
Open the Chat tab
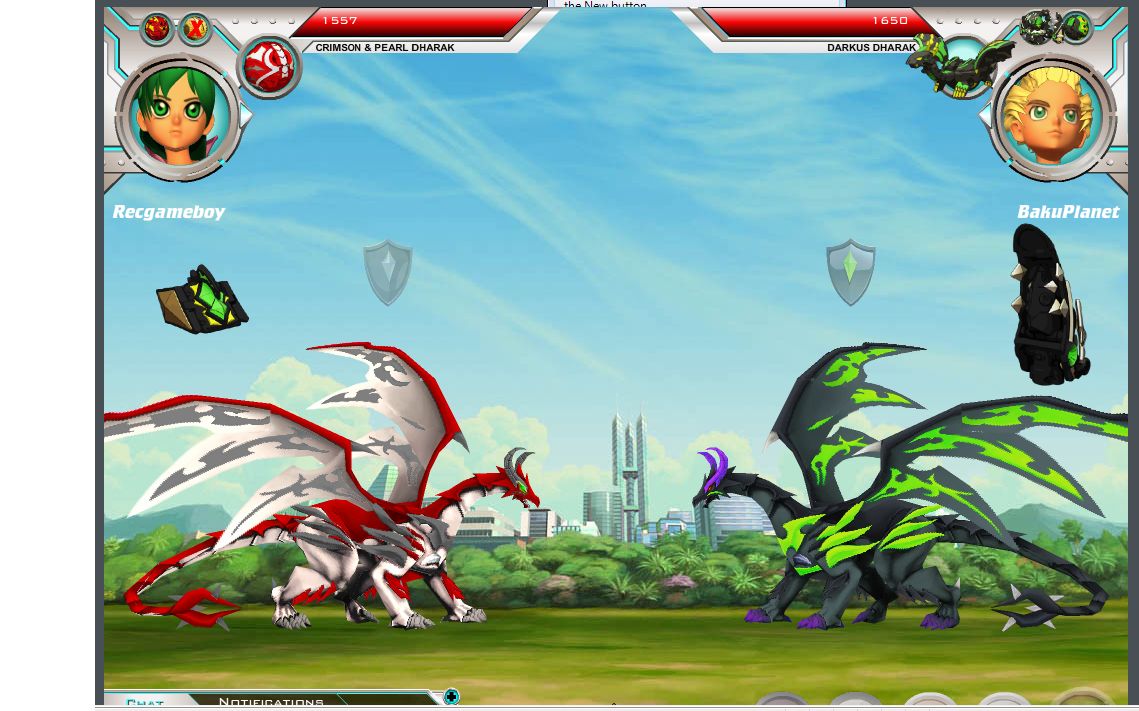[x=145, y=703]
